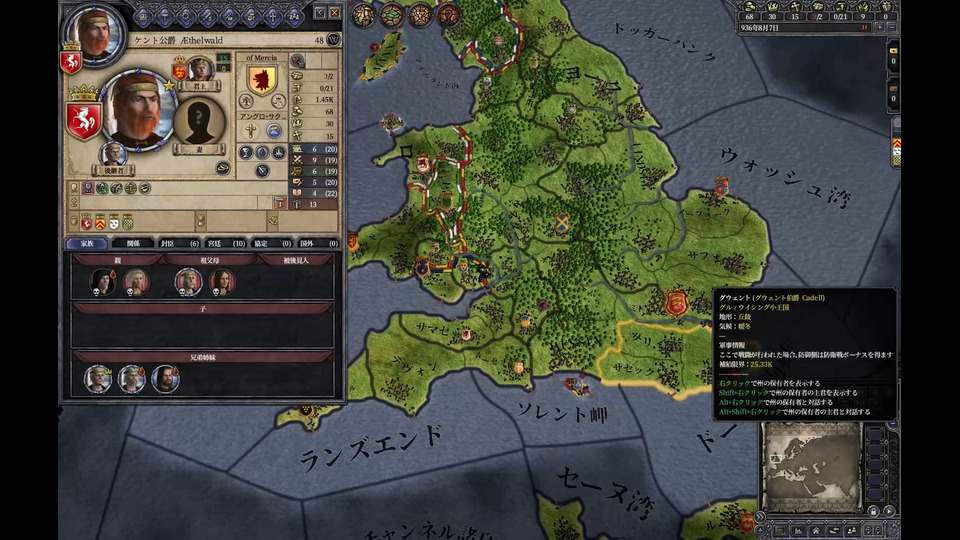This screenshot has width=960, height=540.
Task: Select the heir's portrait (後継者)
Action: coord(112,154)
